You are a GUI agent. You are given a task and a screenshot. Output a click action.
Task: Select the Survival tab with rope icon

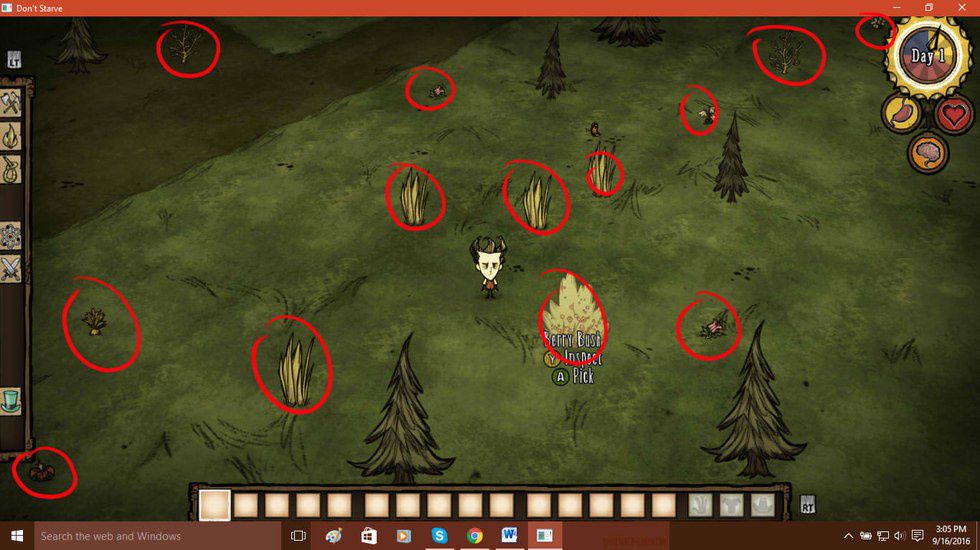(x=11, y=167)
